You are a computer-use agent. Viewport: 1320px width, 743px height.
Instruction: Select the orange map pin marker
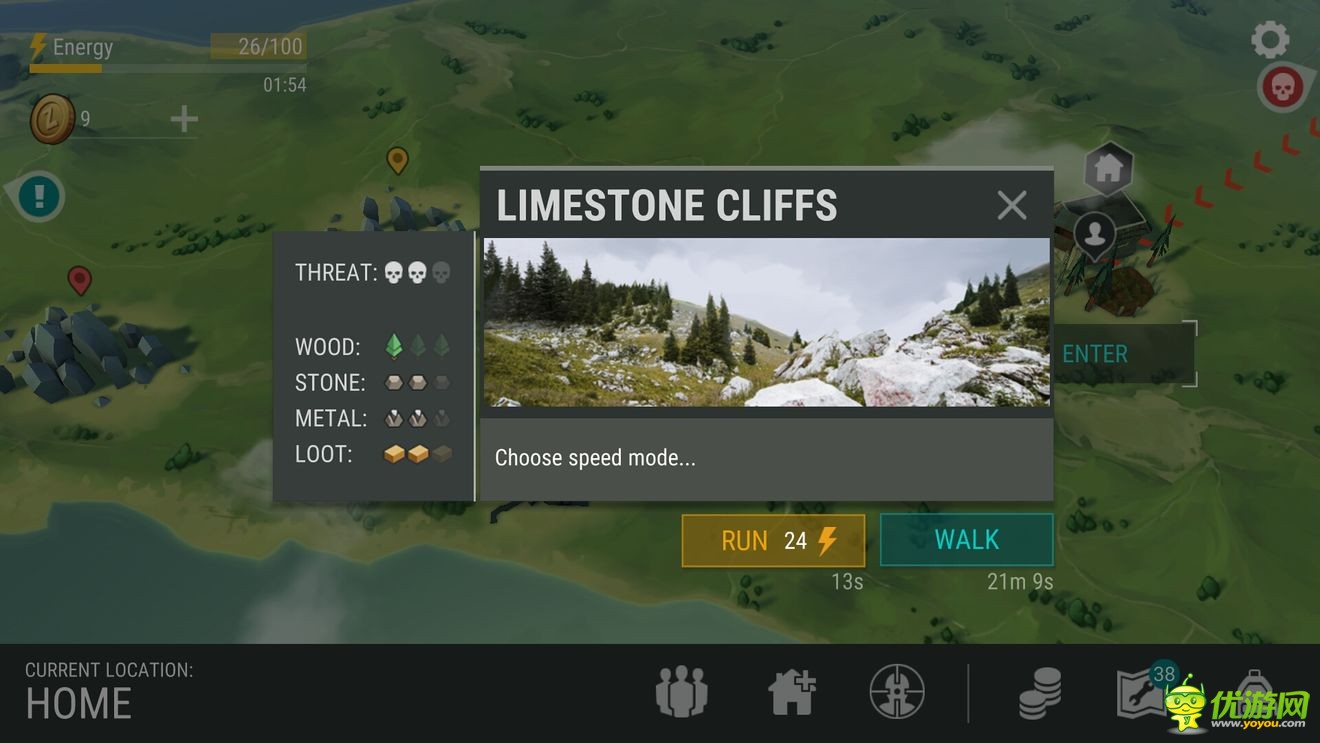(397, 159)
